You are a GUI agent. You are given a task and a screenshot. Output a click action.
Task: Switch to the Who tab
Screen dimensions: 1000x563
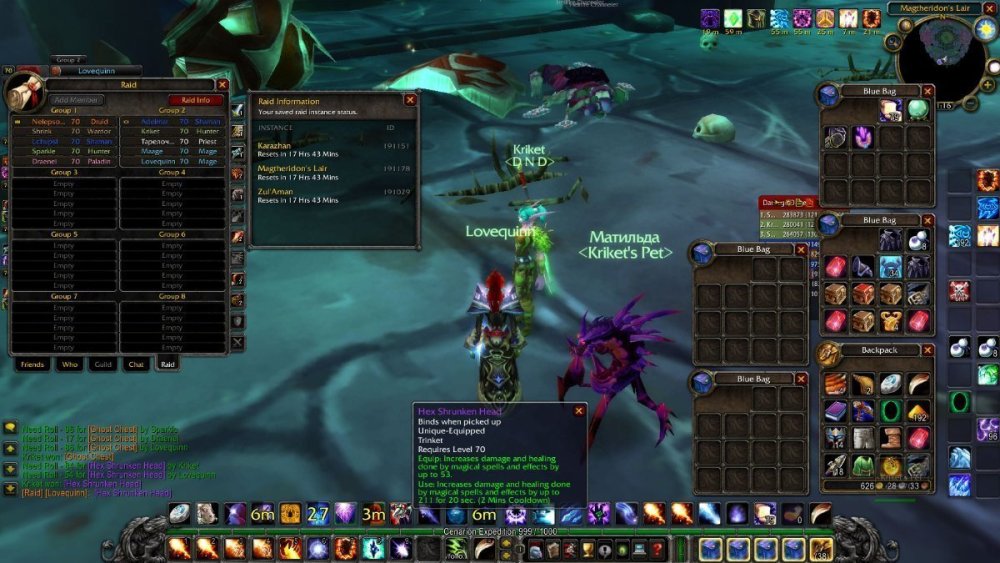[69, 365]
